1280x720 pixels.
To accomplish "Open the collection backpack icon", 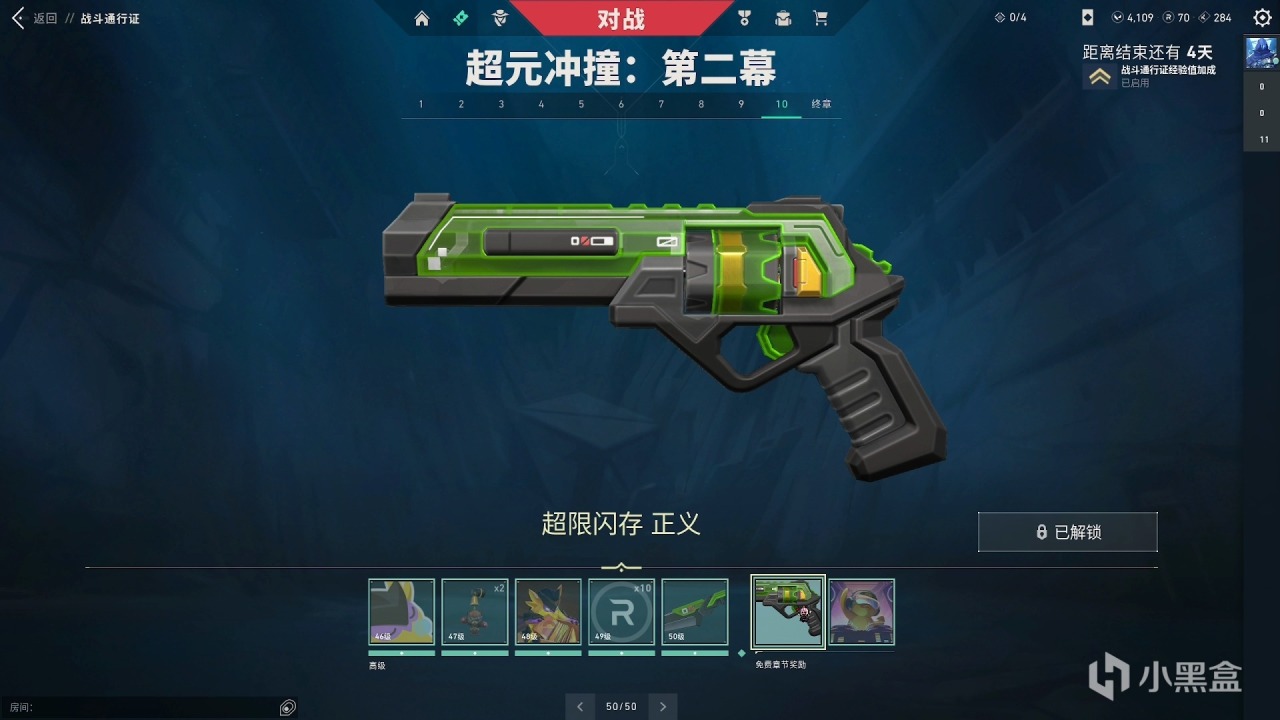I will point(782,18).
